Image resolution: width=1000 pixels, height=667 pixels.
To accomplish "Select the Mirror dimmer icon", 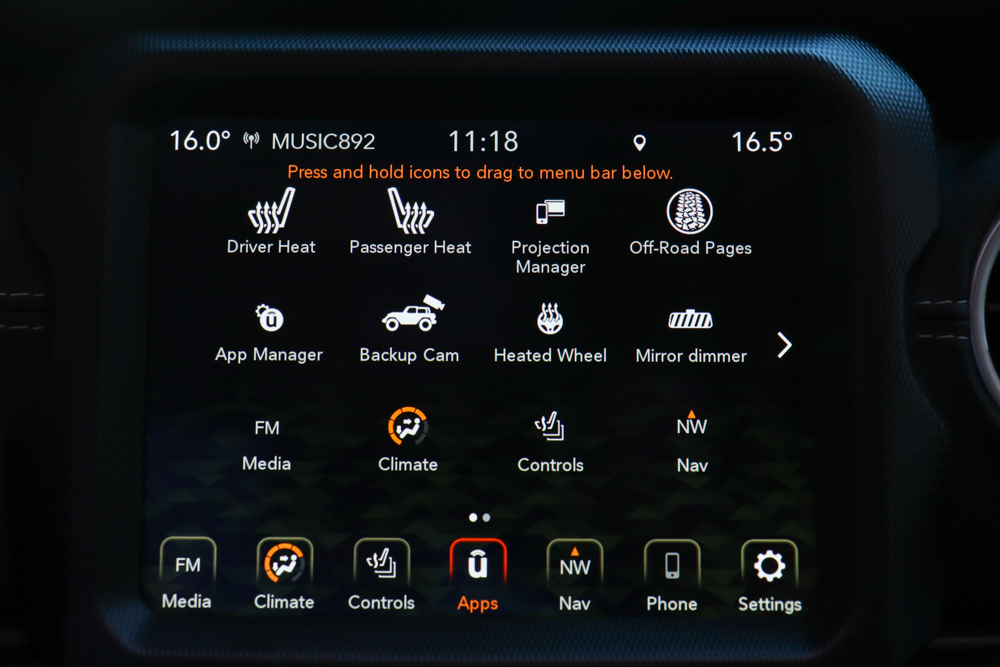I will click(691, 321).
